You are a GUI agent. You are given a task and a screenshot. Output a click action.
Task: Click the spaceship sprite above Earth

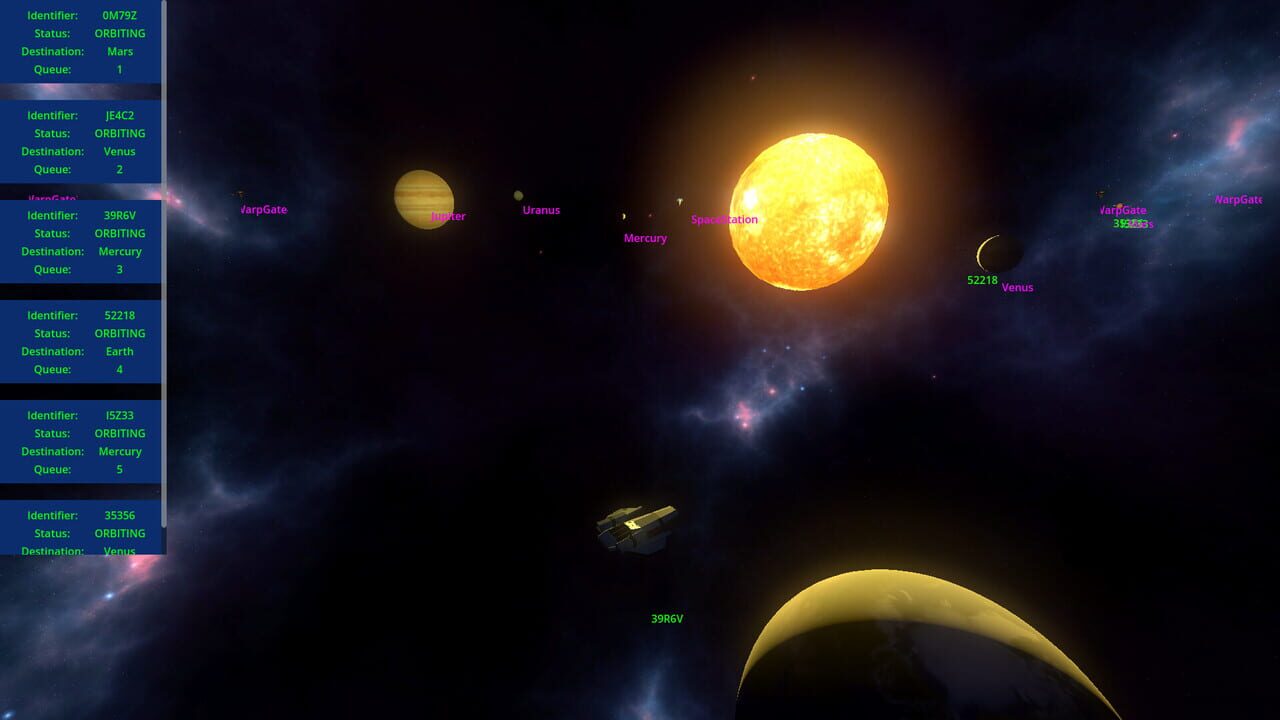click(637, 526)
